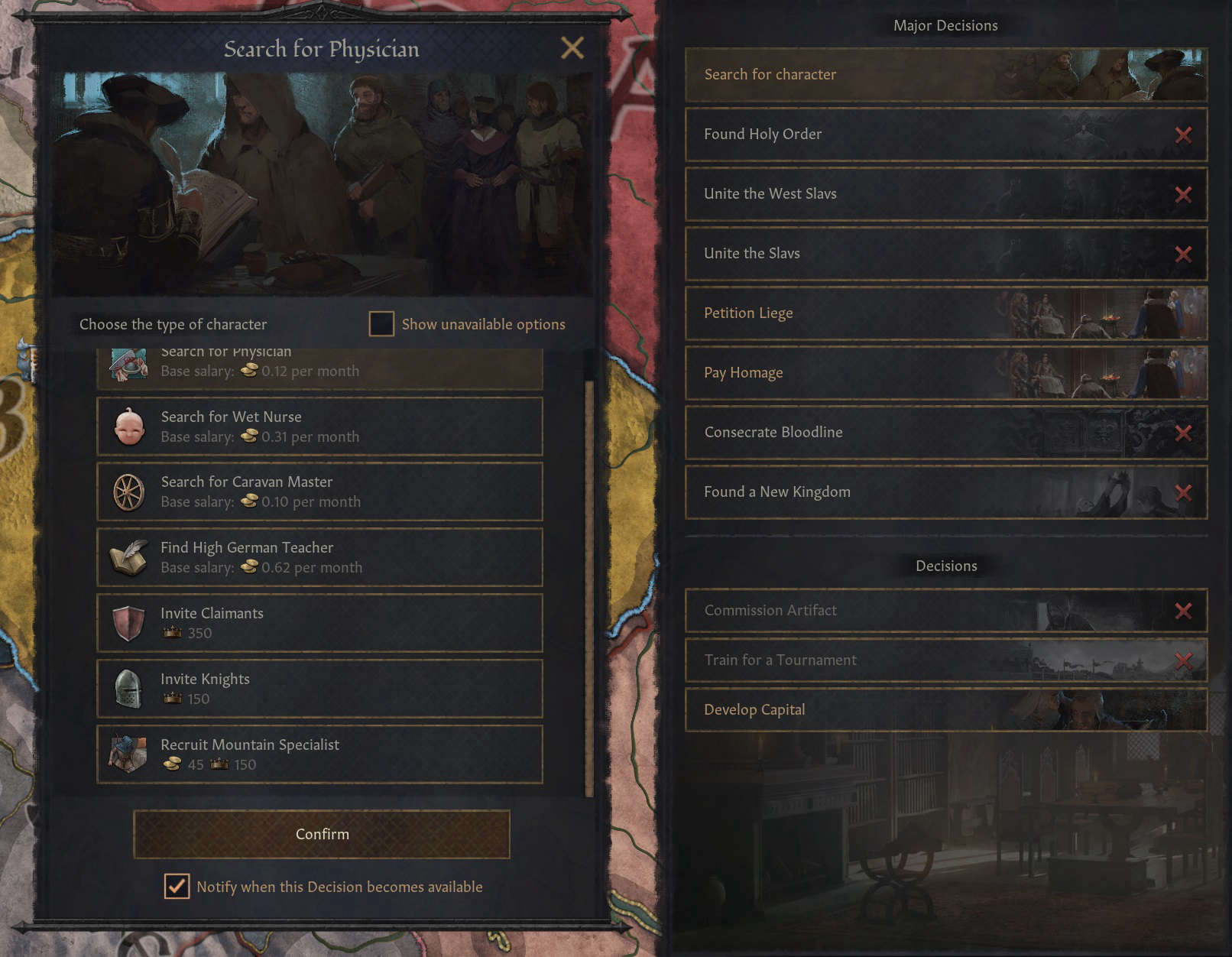The image size is (1232, 957).
Task: Open the Search for character decision
Action: [x=945, y=75]
